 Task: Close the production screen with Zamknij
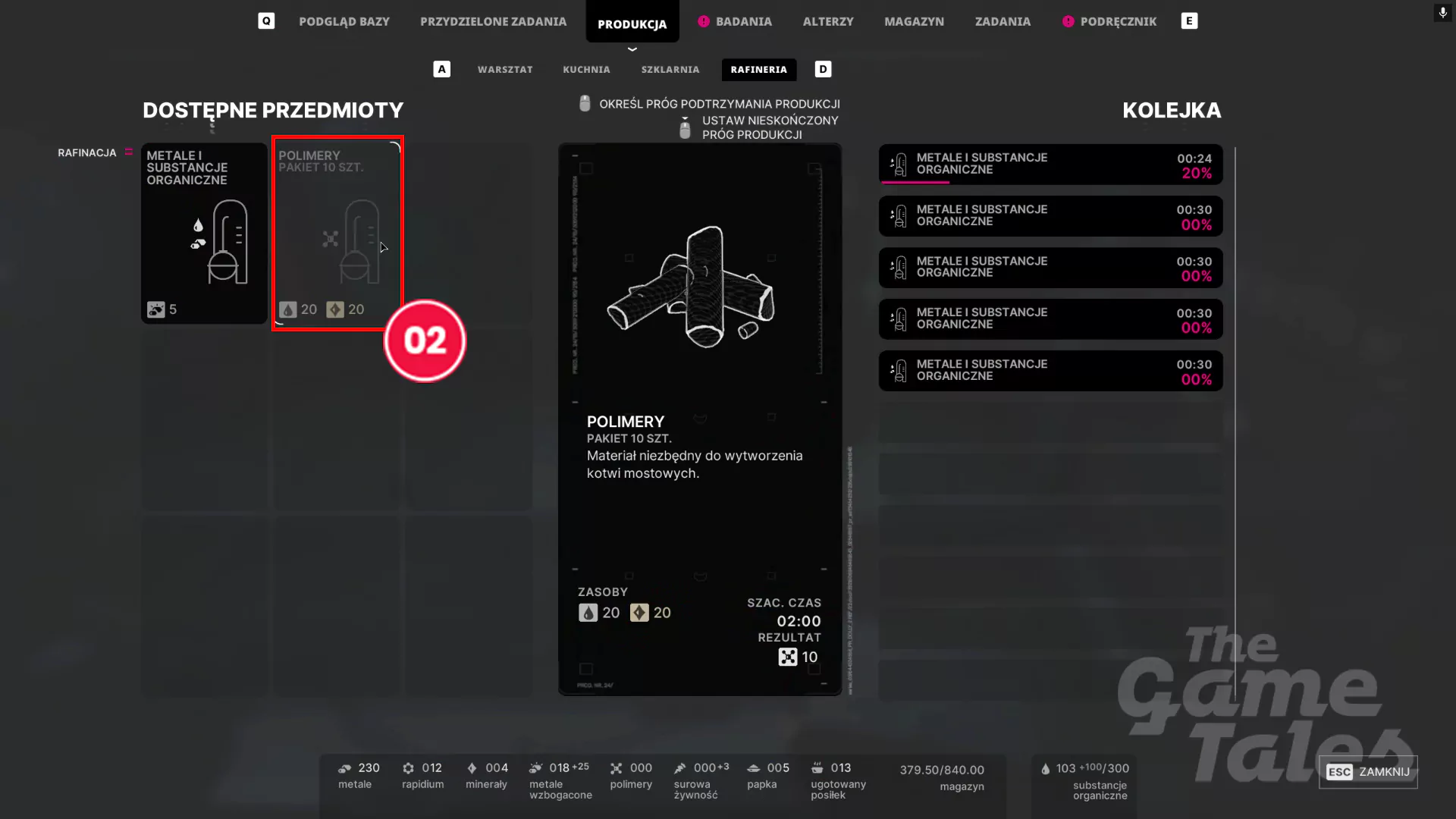coord(1368,772)
